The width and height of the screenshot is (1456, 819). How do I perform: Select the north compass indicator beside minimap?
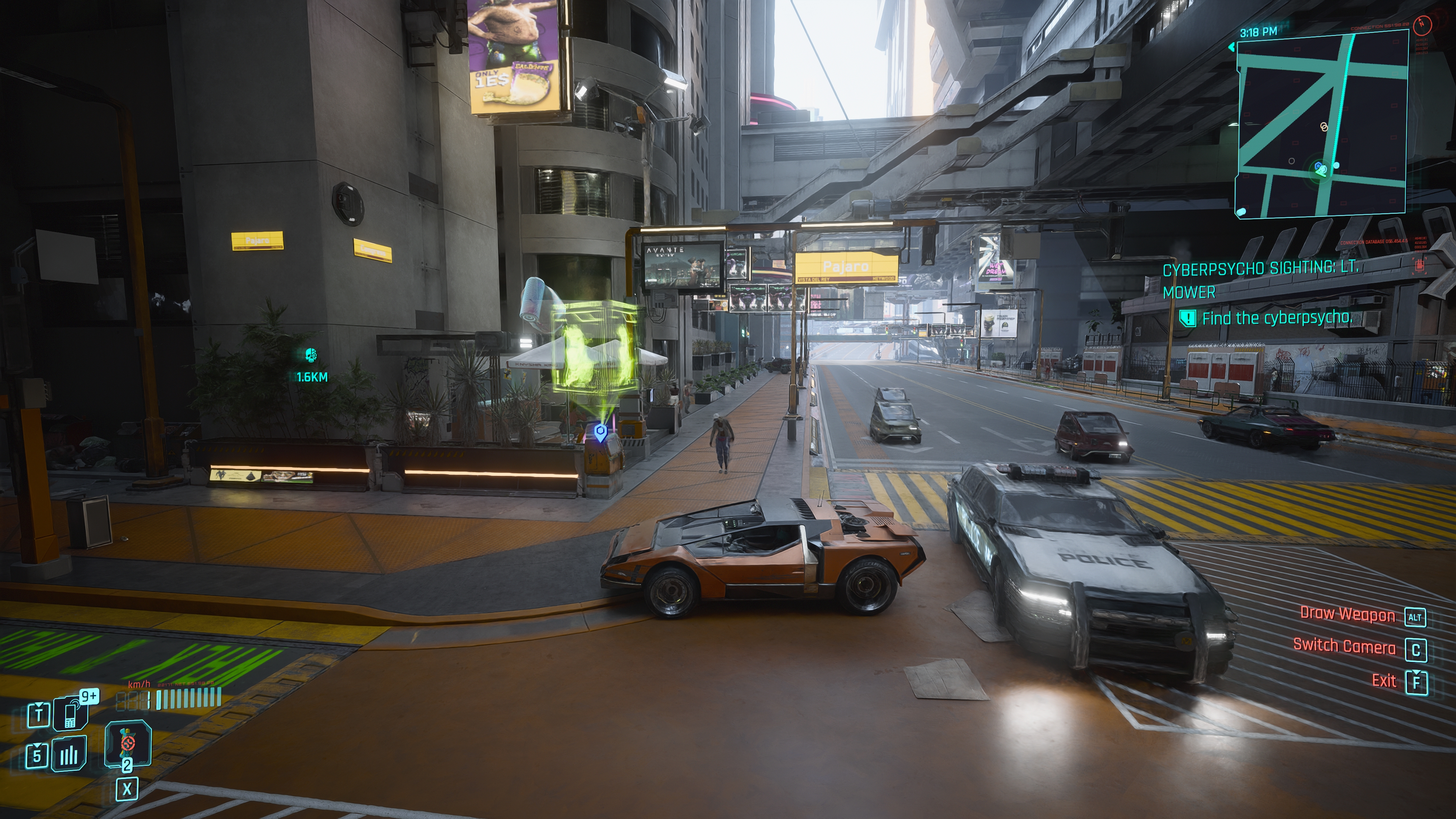pyautogui.click(x=1422, y=24)
